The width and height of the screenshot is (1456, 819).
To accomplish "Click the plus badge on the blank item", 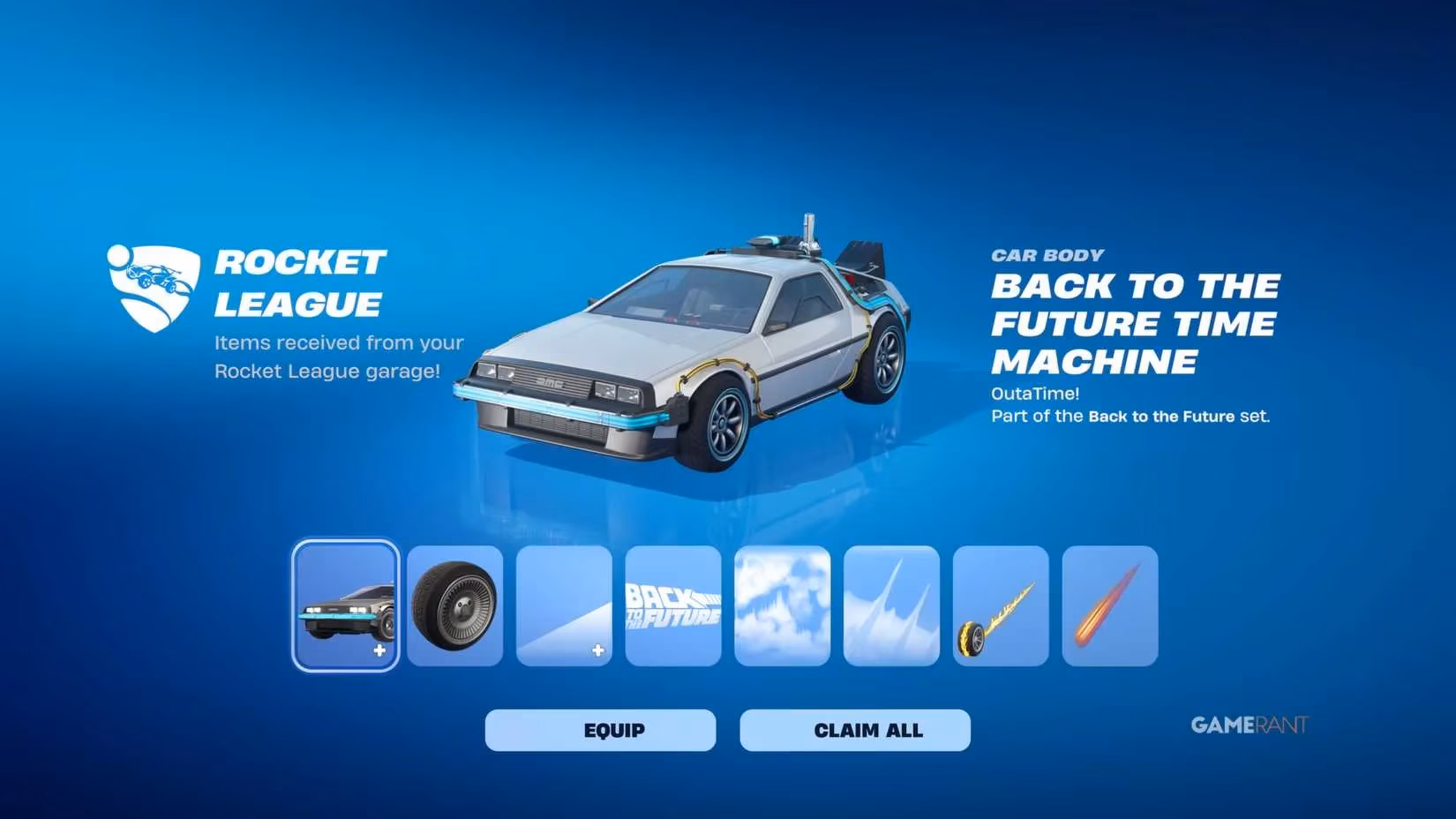I will (x=598, y=651).
